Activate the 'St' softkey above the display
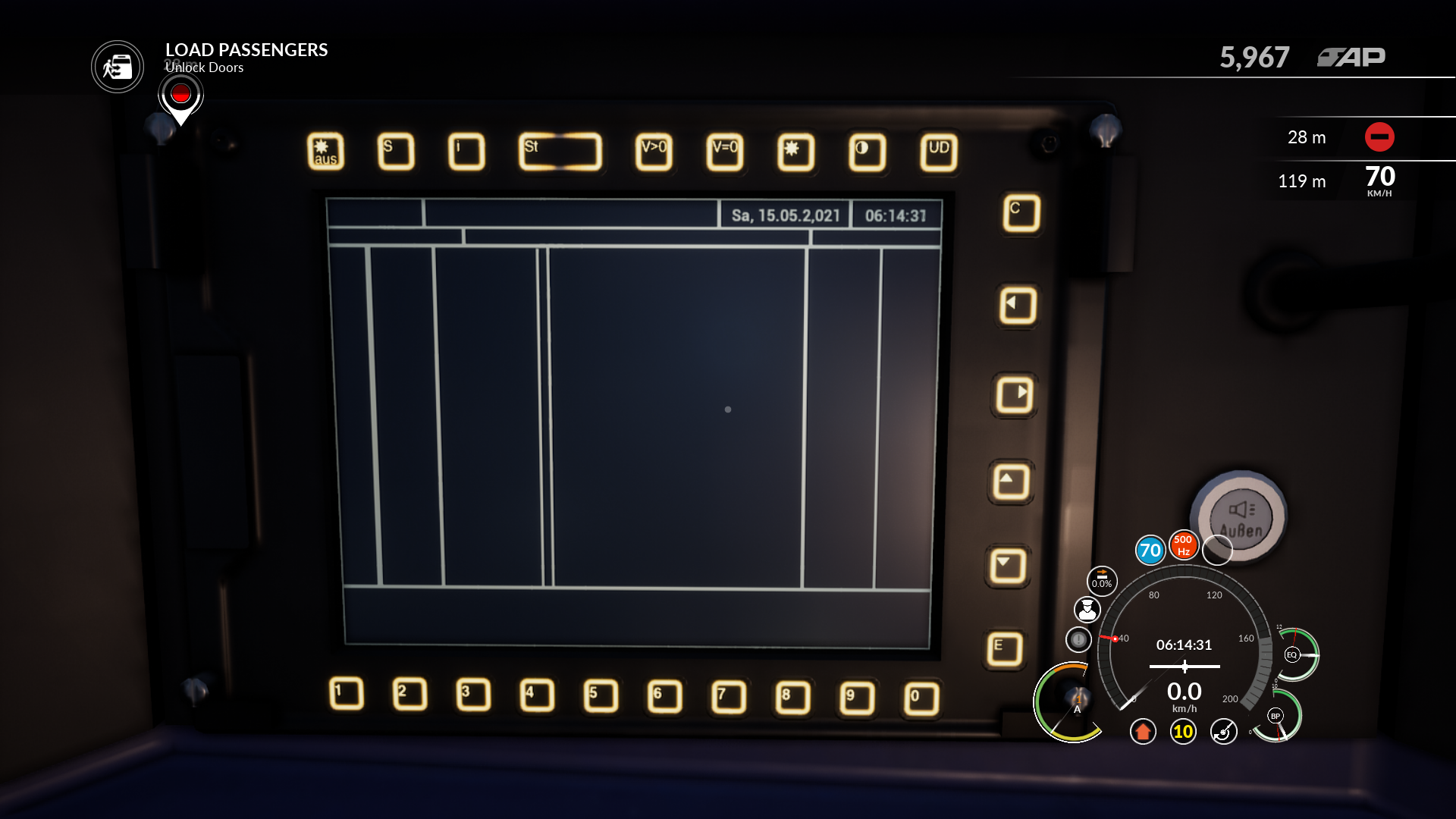Image resolution: width=1456 pixels, height=819 pixels. click(x=560, y=151)
